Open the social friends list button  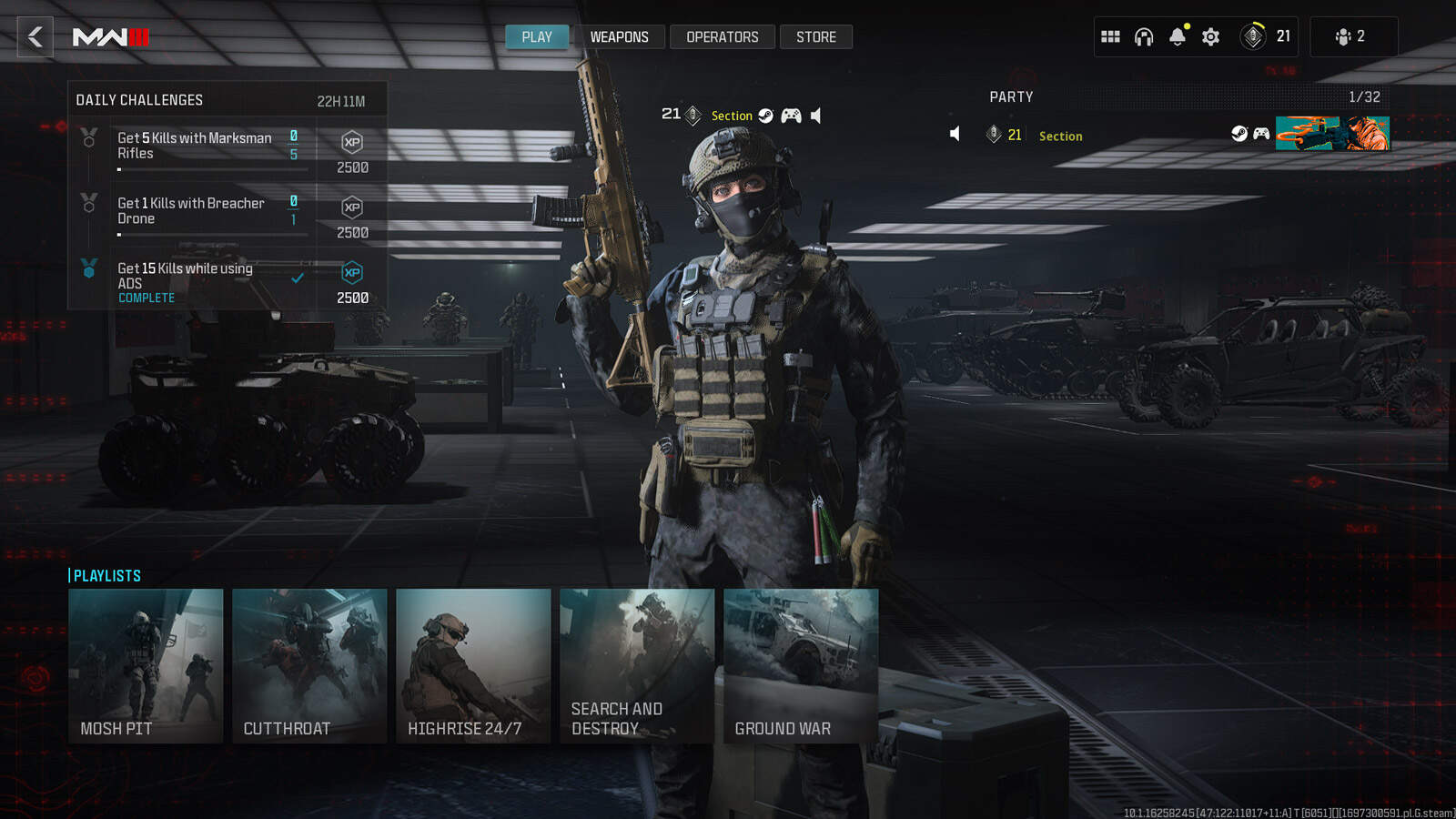click(x=1350, y=36)
